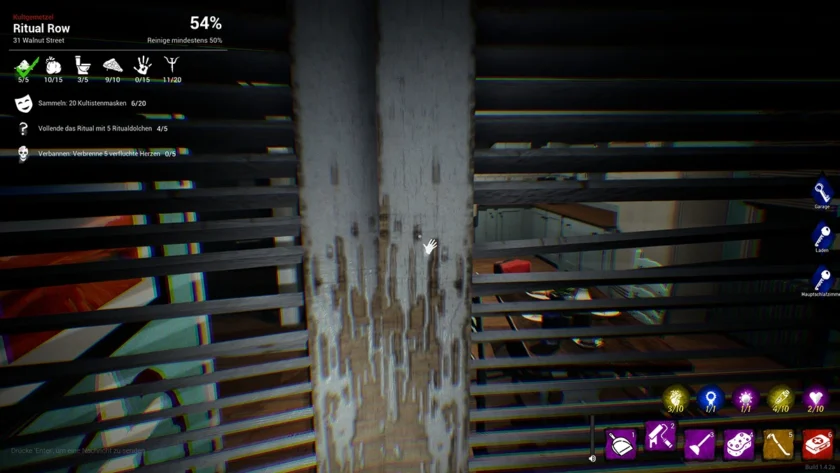Viewport: 840px width, 473px height.
Task: Click the purple heart counter icon
Action: tap(816, 397)
